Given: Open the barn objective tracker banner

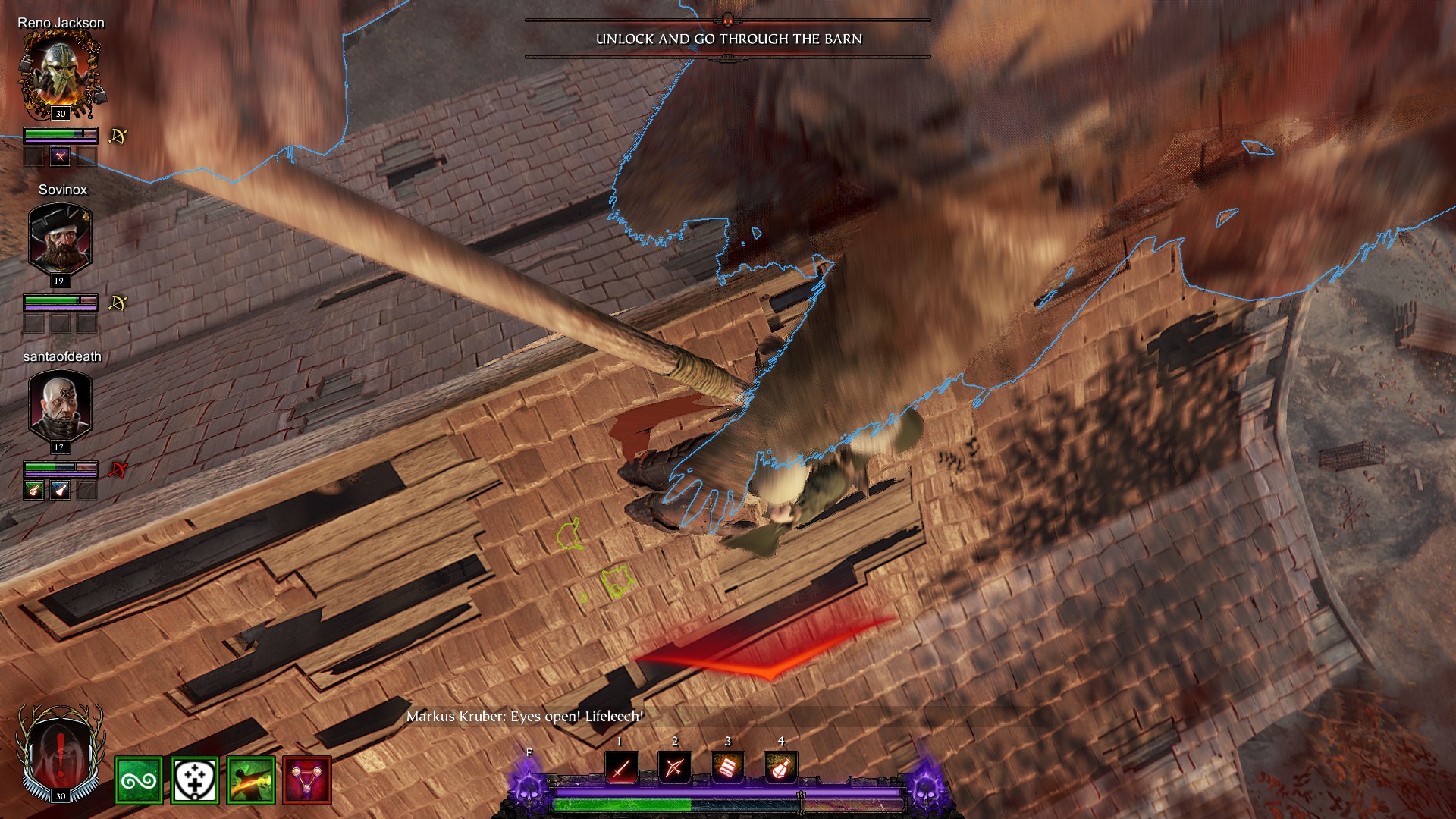Looking at the screenshot, I should coord(728,39).
